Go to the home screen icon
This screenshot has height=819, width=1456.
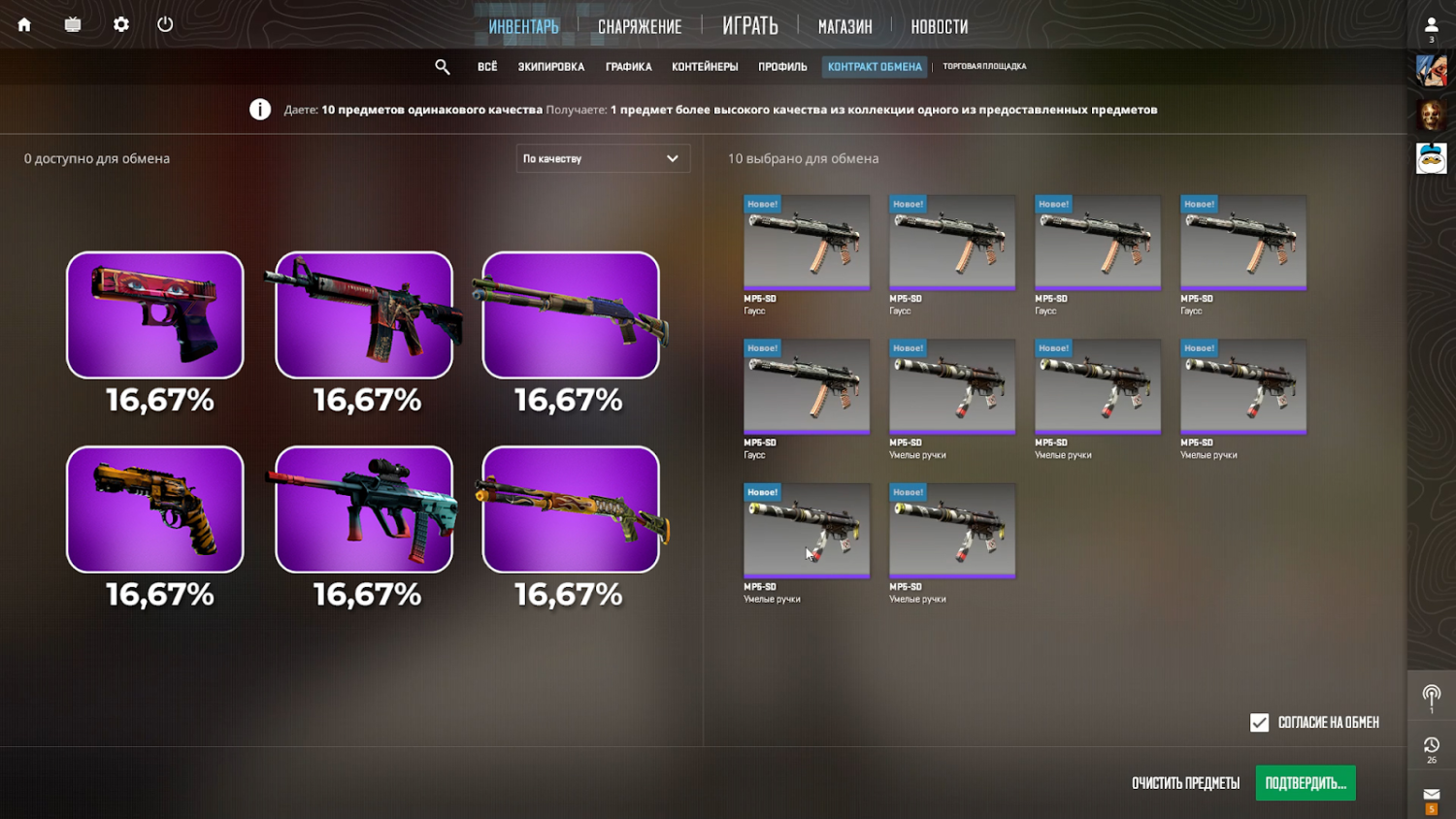pos(23,25)
